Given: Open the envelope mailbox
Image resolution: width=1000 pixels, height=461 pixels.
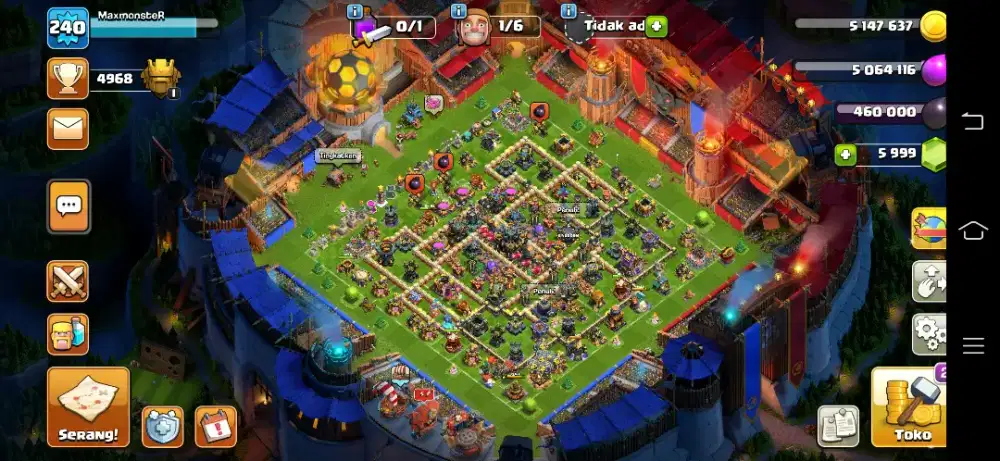Looking at the screenshot, I should point(68,128).
